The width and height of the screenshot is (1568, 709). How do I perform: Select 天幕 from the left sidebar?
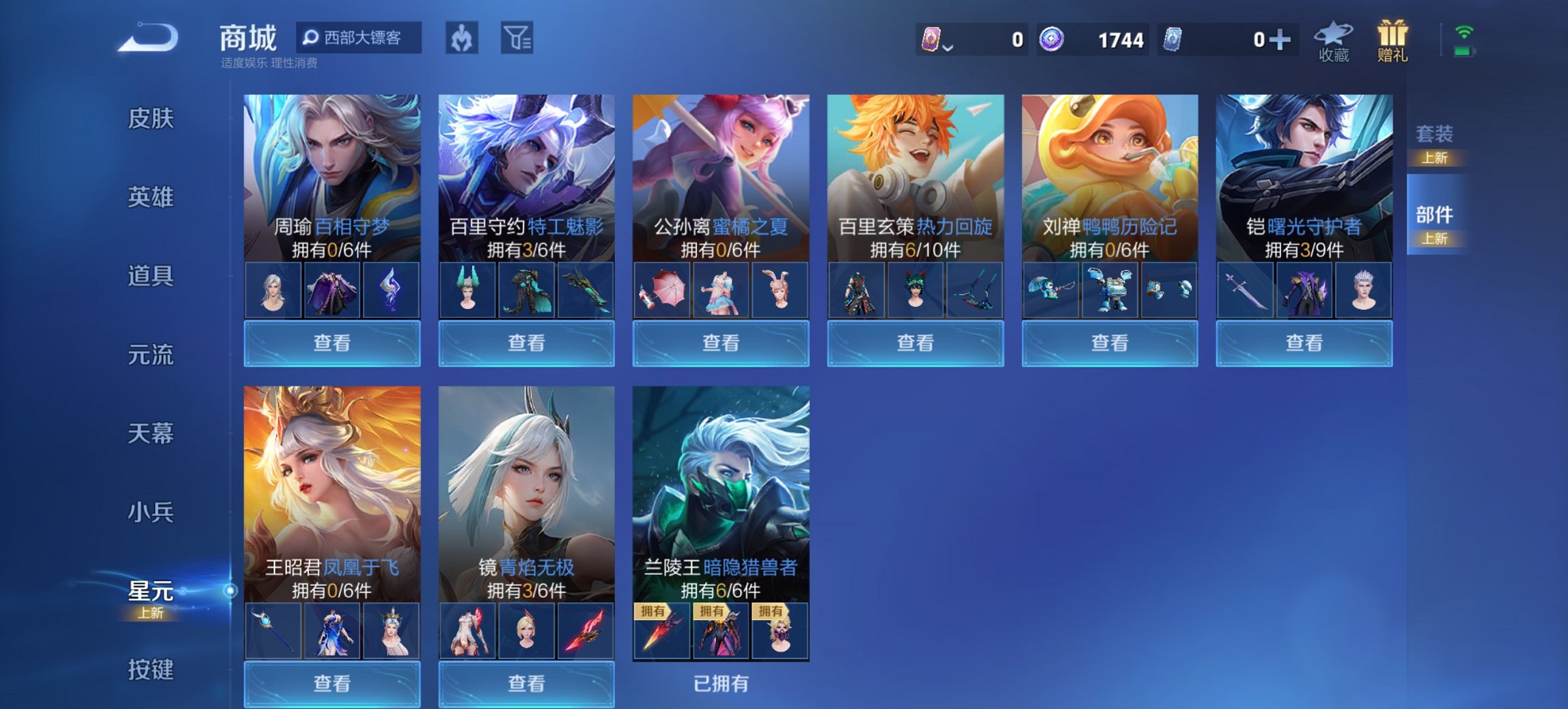click(152, 432)
